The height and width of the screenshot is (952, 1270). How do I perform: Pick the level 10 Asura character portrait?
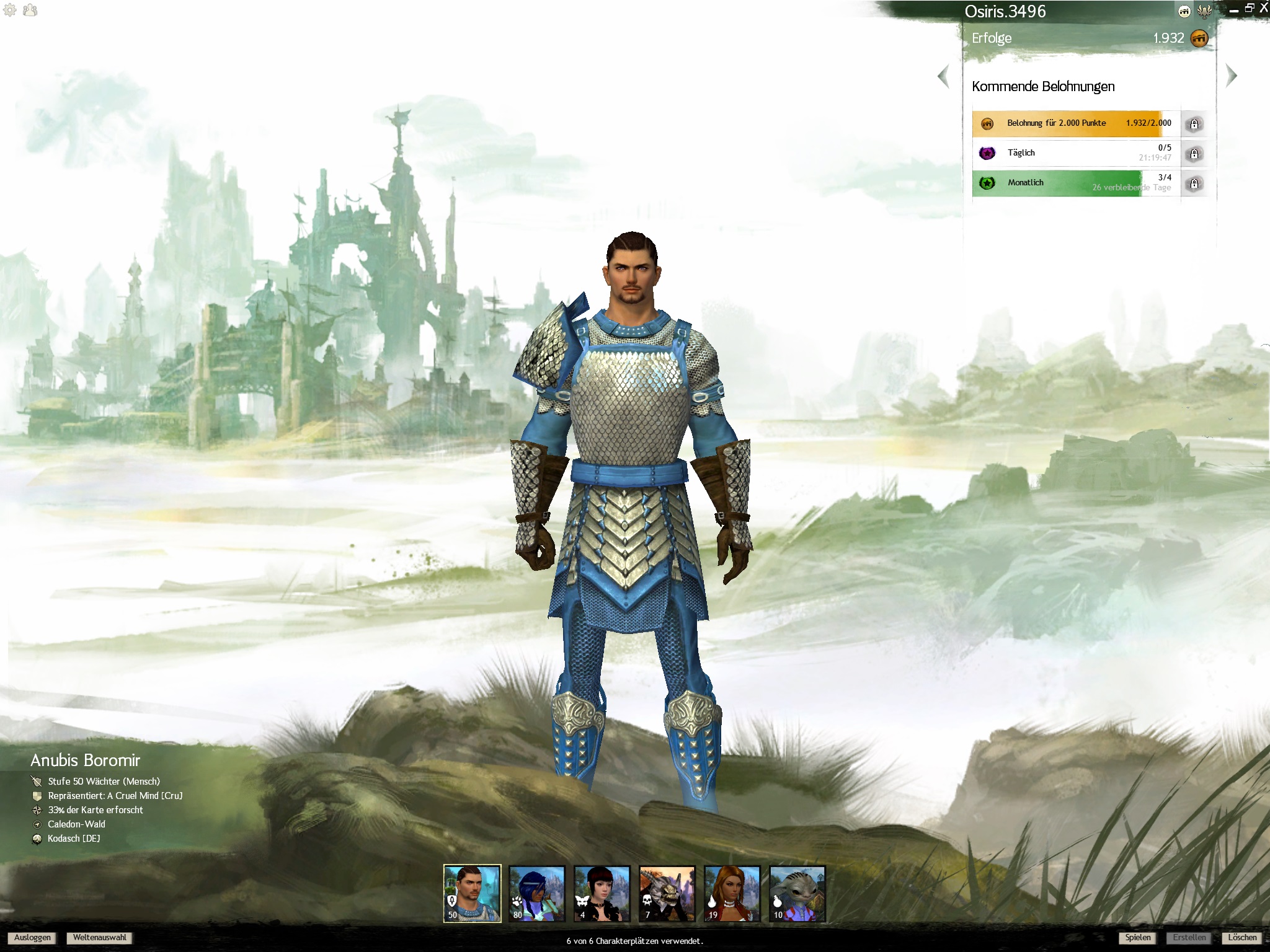point(797,894)
